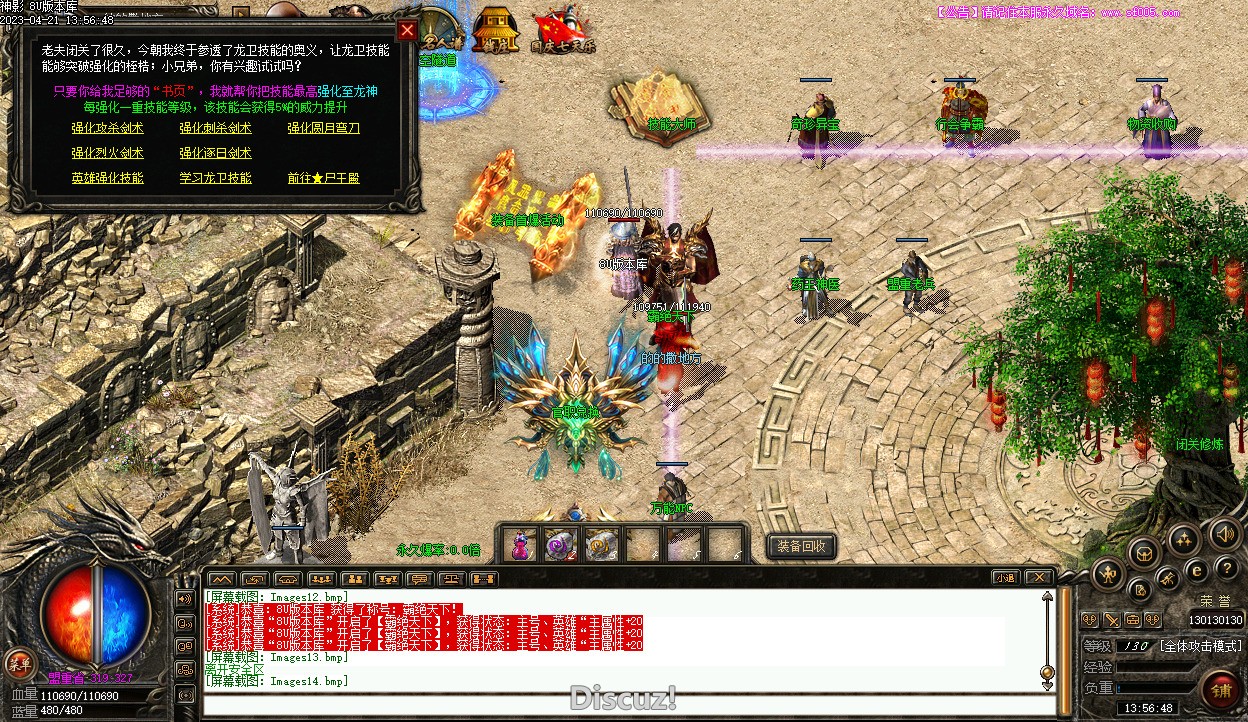
Task: Select the 强化刺杀剑术 option
Action: 215,129
